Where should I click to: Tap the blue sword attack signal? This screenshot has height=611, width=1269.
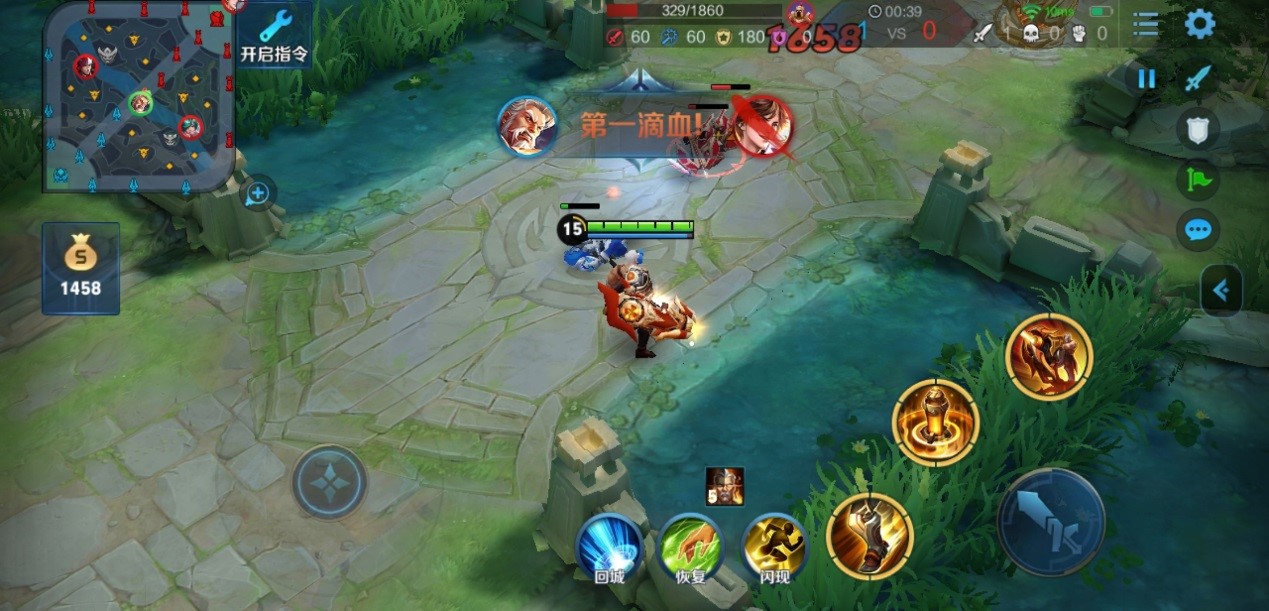(1198, 78)
